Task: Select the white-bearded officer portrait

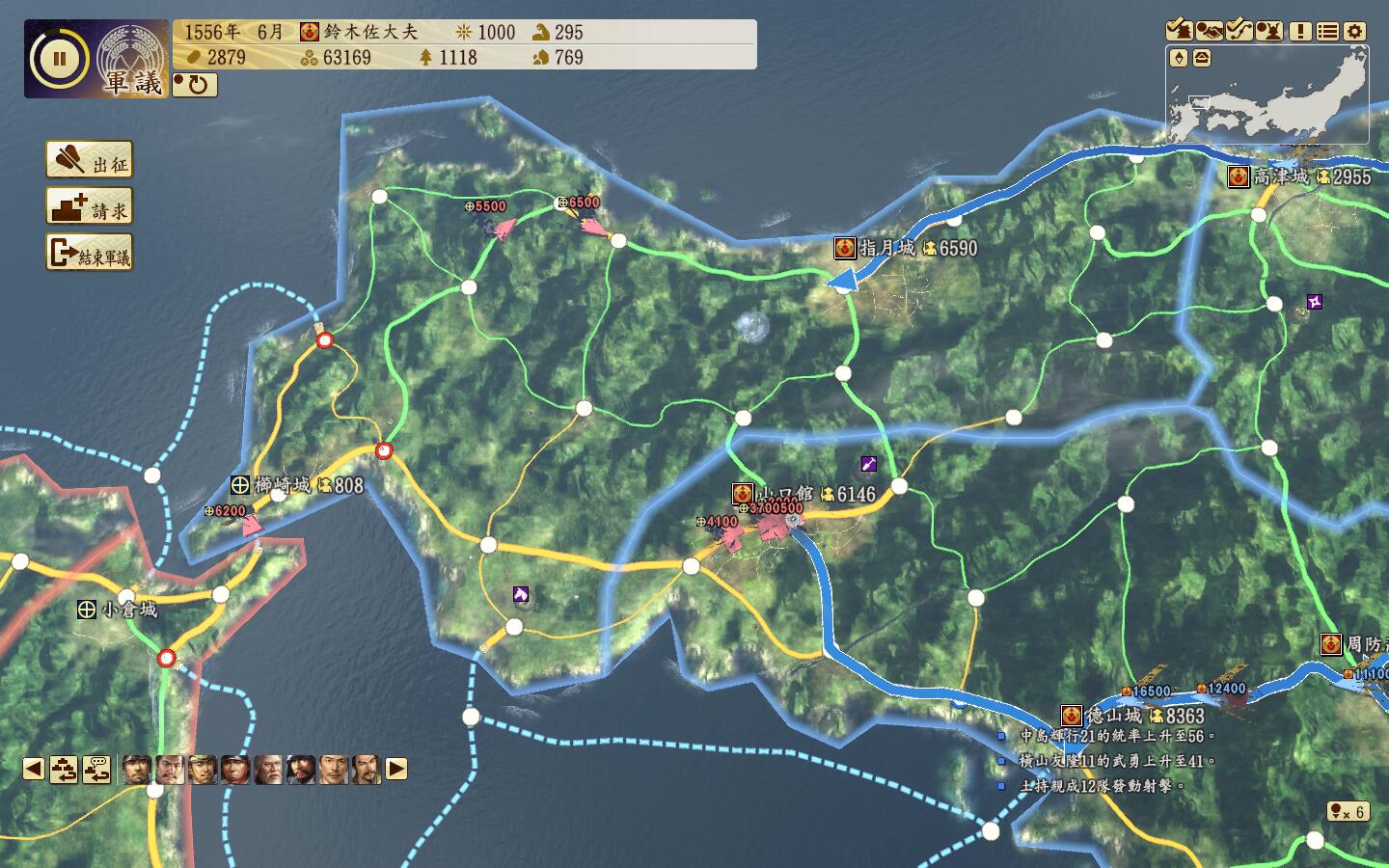Action: pyautogui.click(x=268, y=769)
